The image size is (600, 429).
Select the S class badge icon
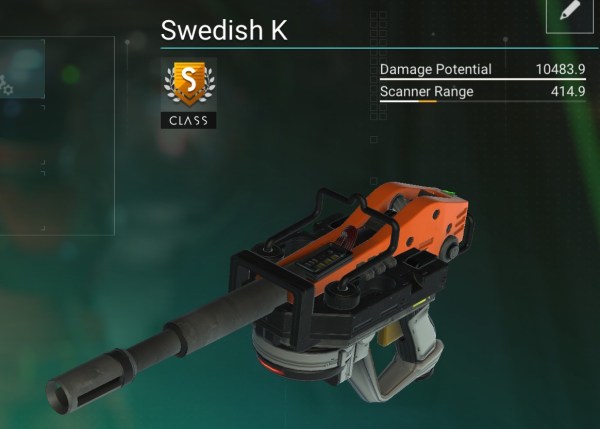[188, 86]
